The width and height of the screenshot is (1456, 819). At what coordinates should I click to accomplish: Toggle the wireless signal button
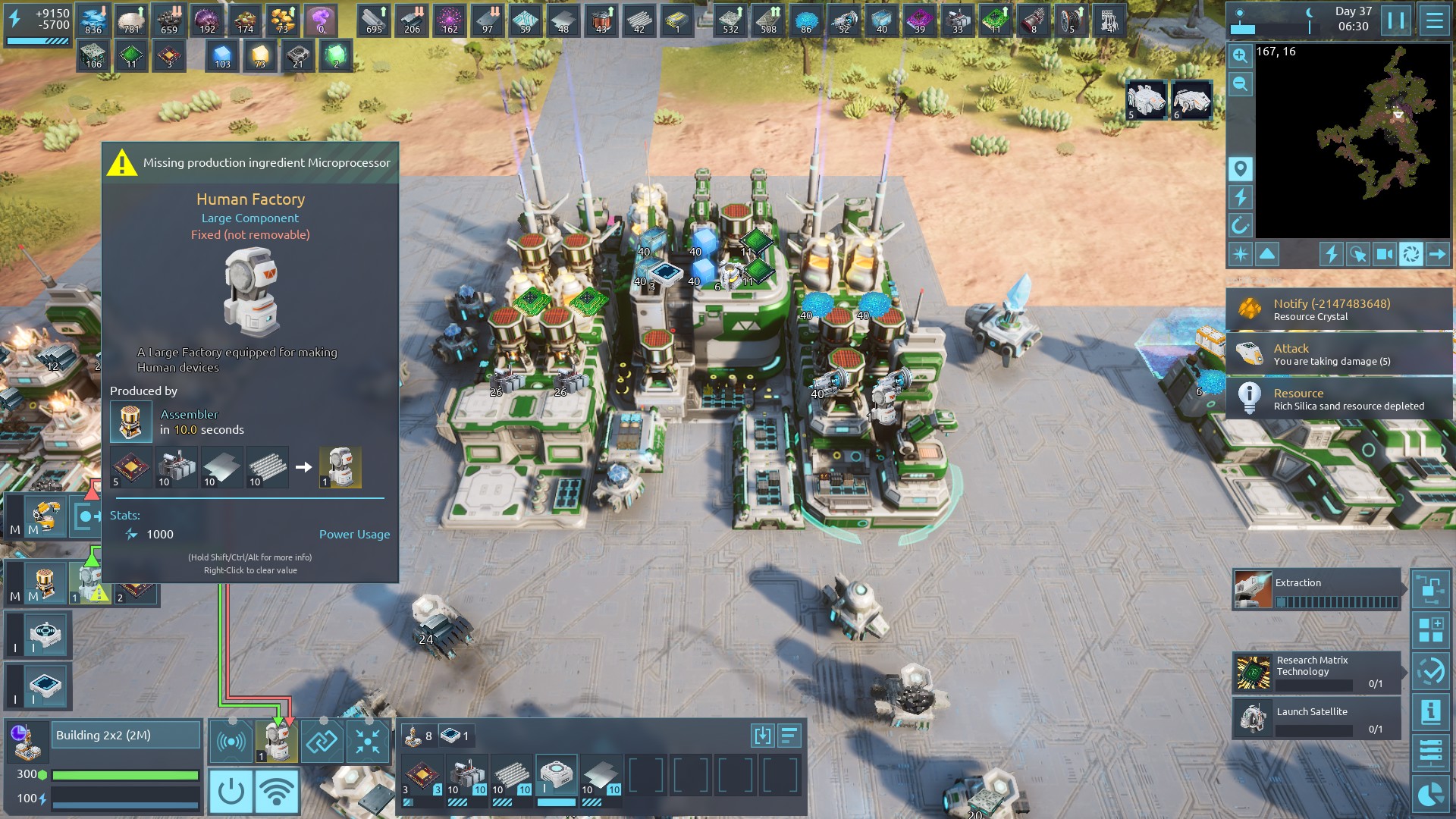(277, 791)
